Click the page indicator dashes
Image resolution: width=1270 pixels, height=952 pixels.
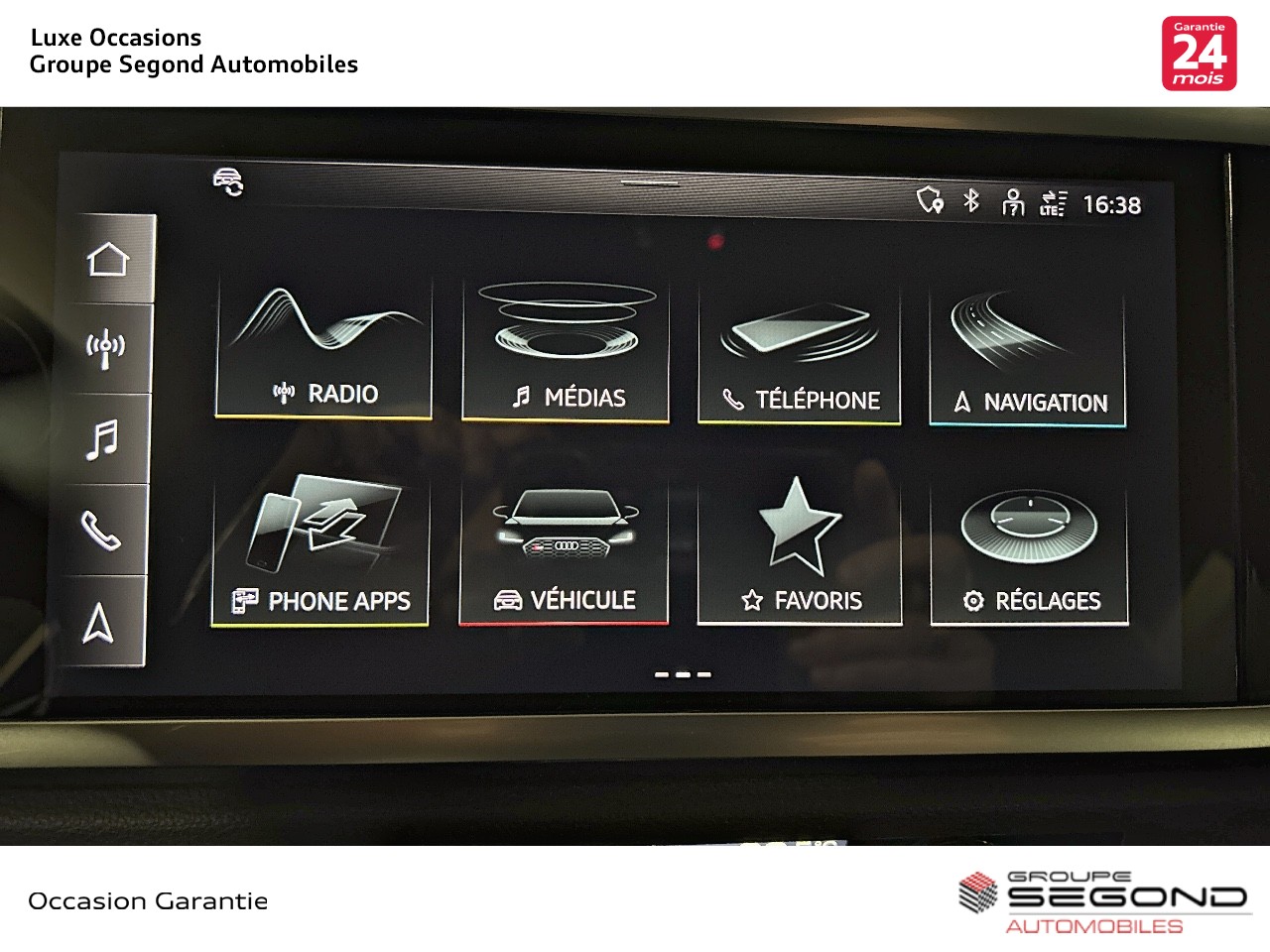click(683, 674)
